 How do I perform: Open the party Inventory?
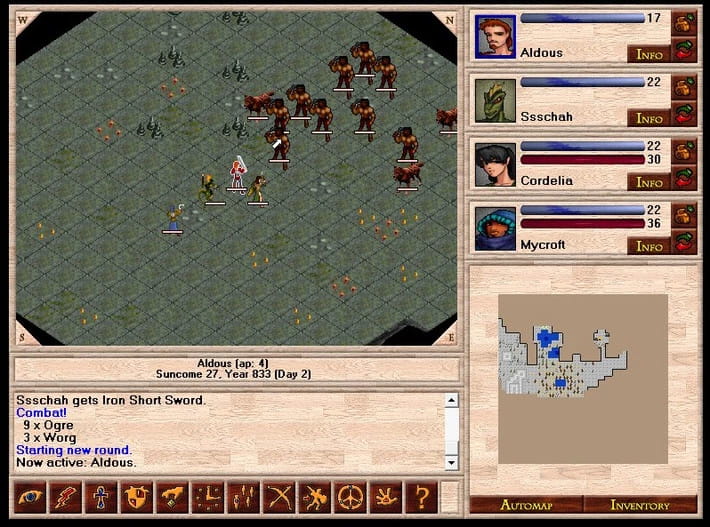tap(640, 505)
